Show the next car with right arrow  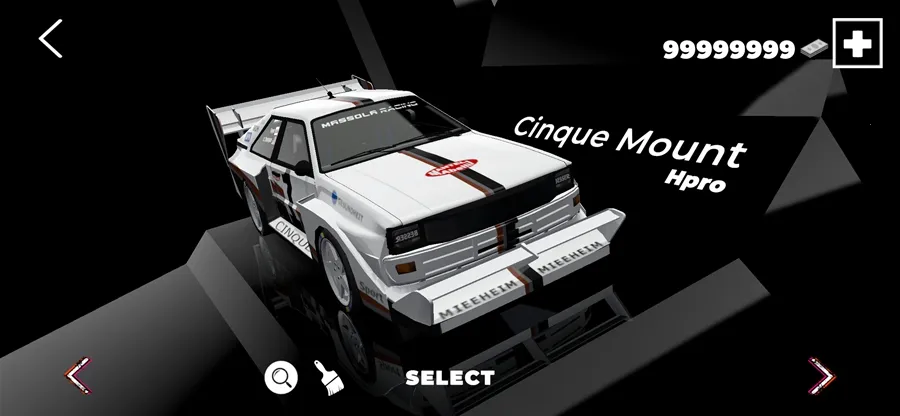pos(821,376)
